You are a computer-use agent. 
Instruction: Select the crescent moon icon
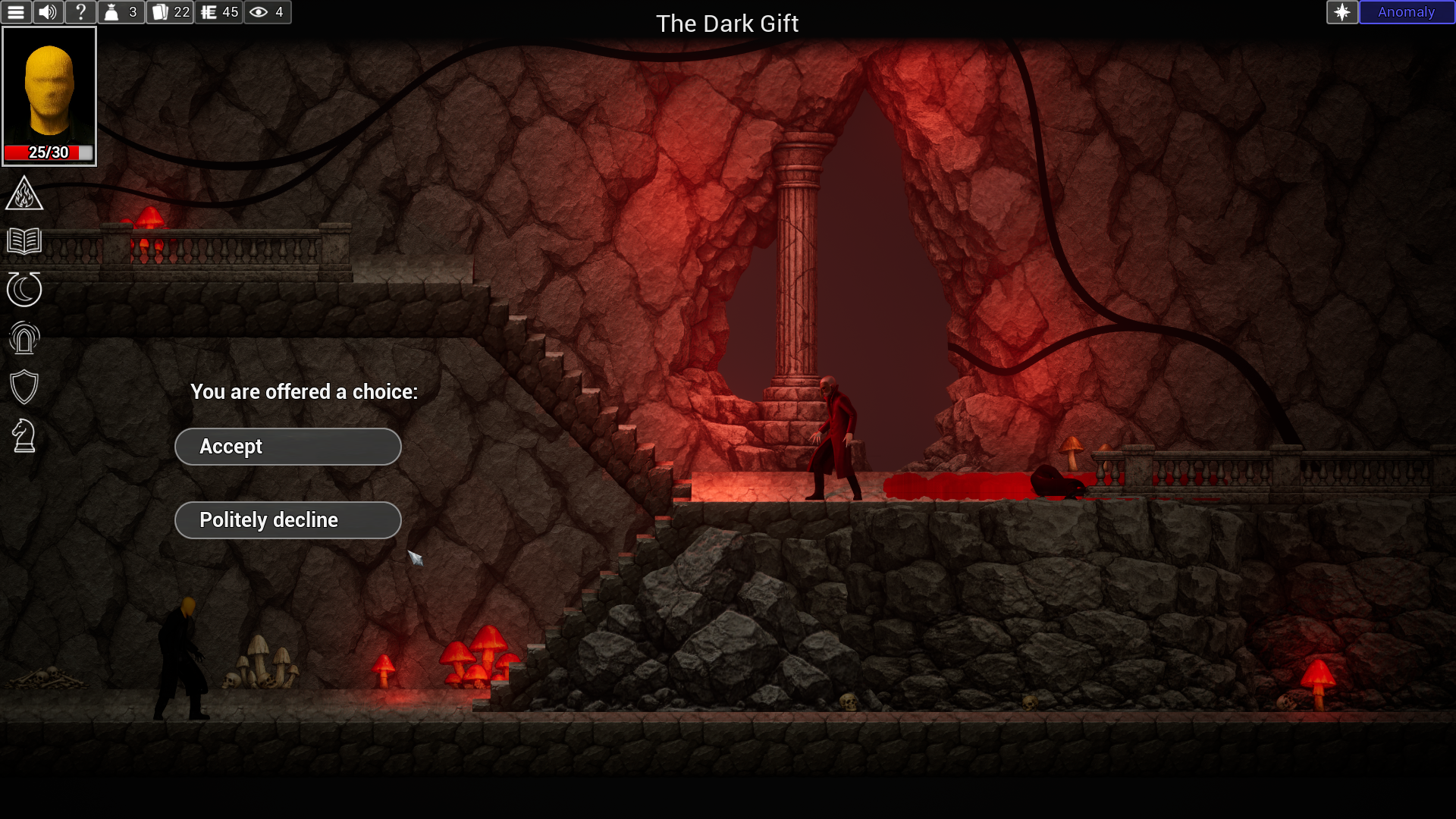tap(24, 290)
